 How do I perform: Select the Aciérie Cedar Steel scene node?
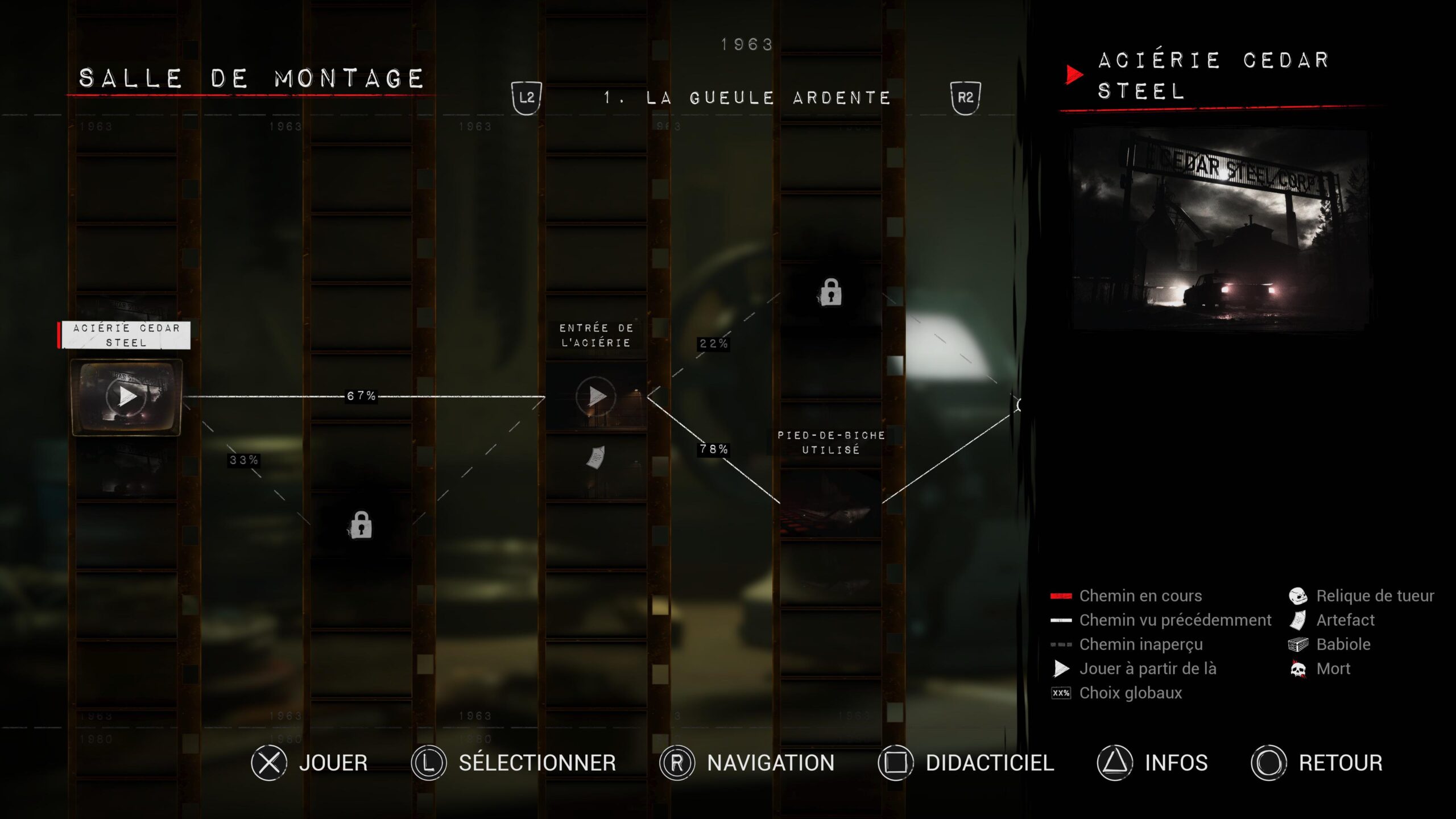tap(126, 396)
